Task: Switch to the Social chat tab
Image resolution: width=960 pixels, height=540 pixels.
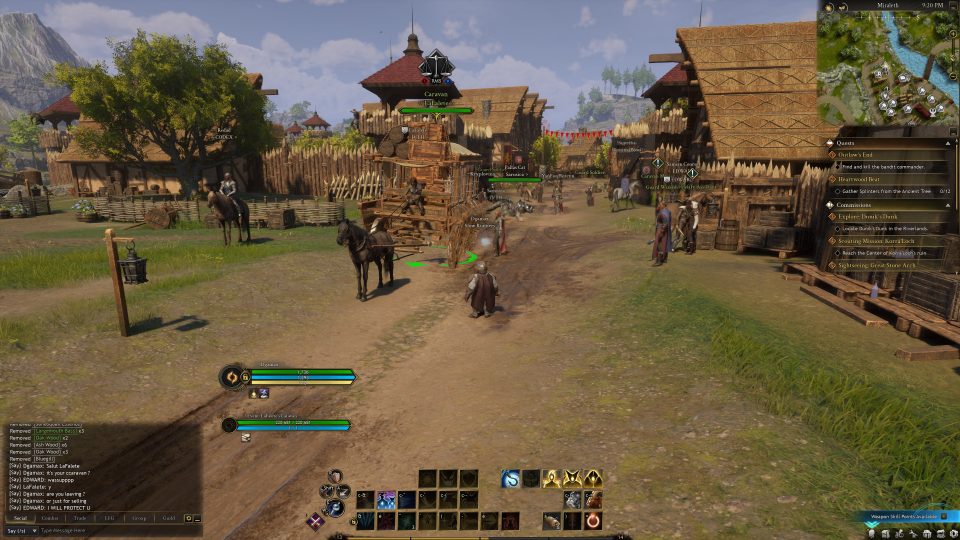Action: coord(19,518)
